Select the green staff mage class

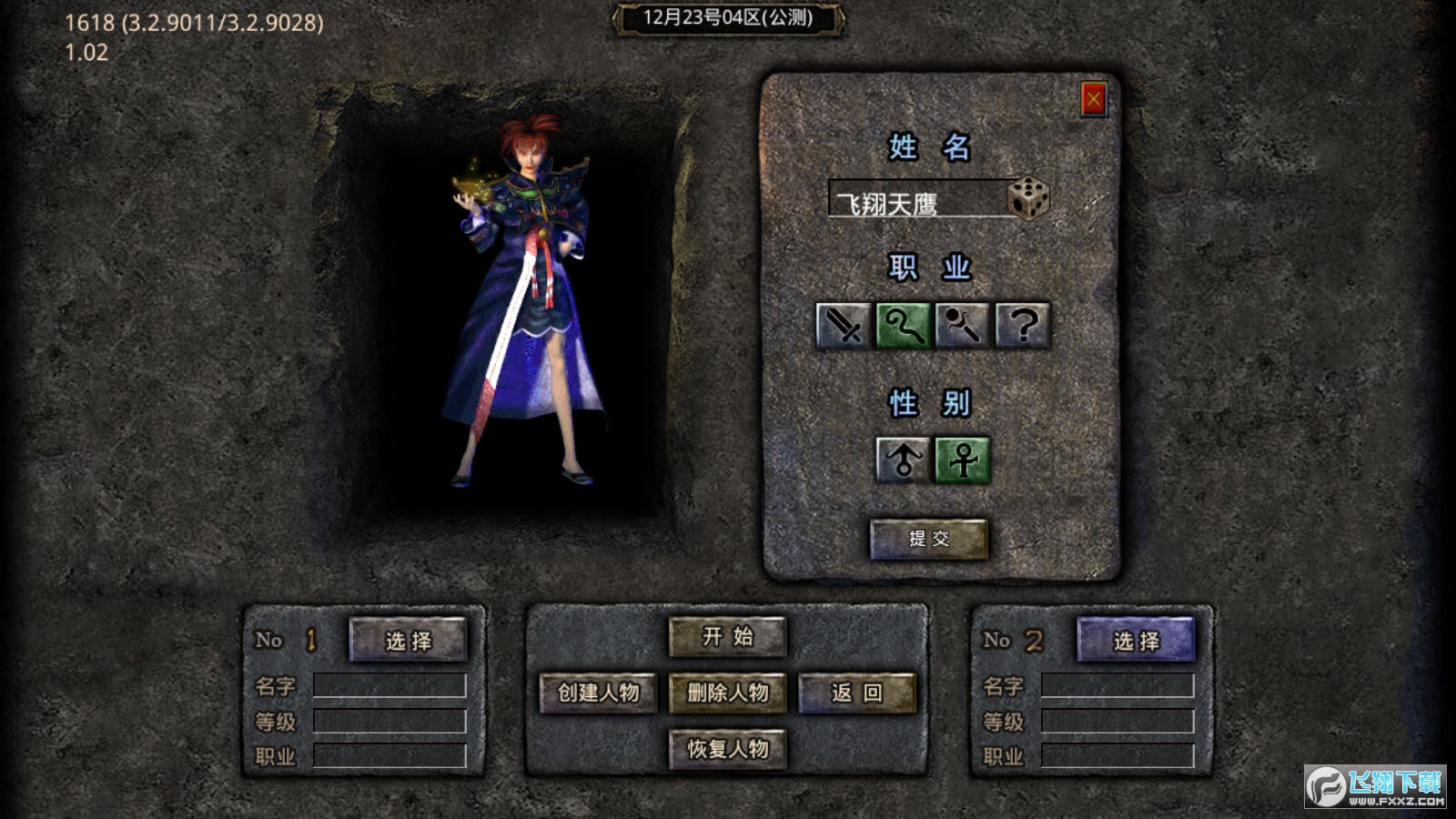(x=903, y=326)
